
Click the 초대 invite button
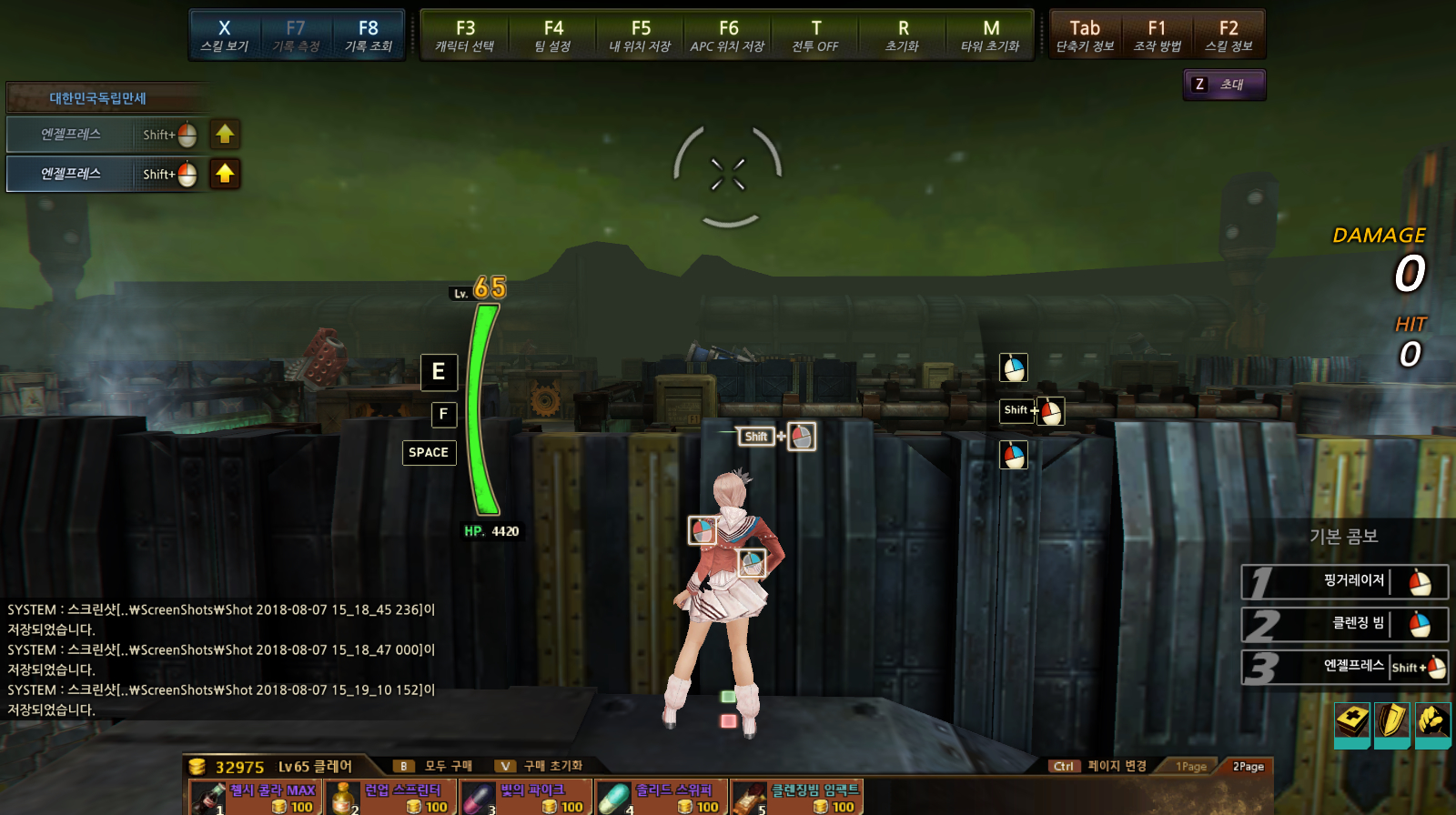click(x=1224, y=85)
